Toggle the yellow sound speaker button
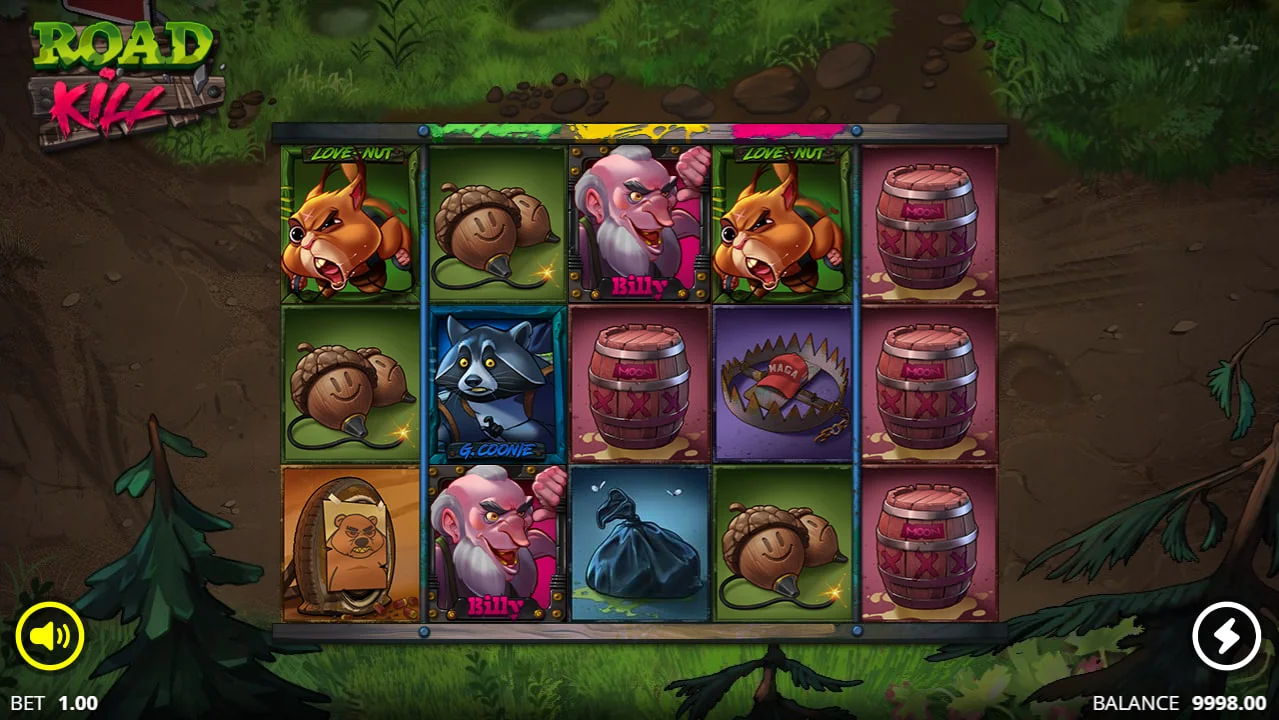 [x=49, y=636]
